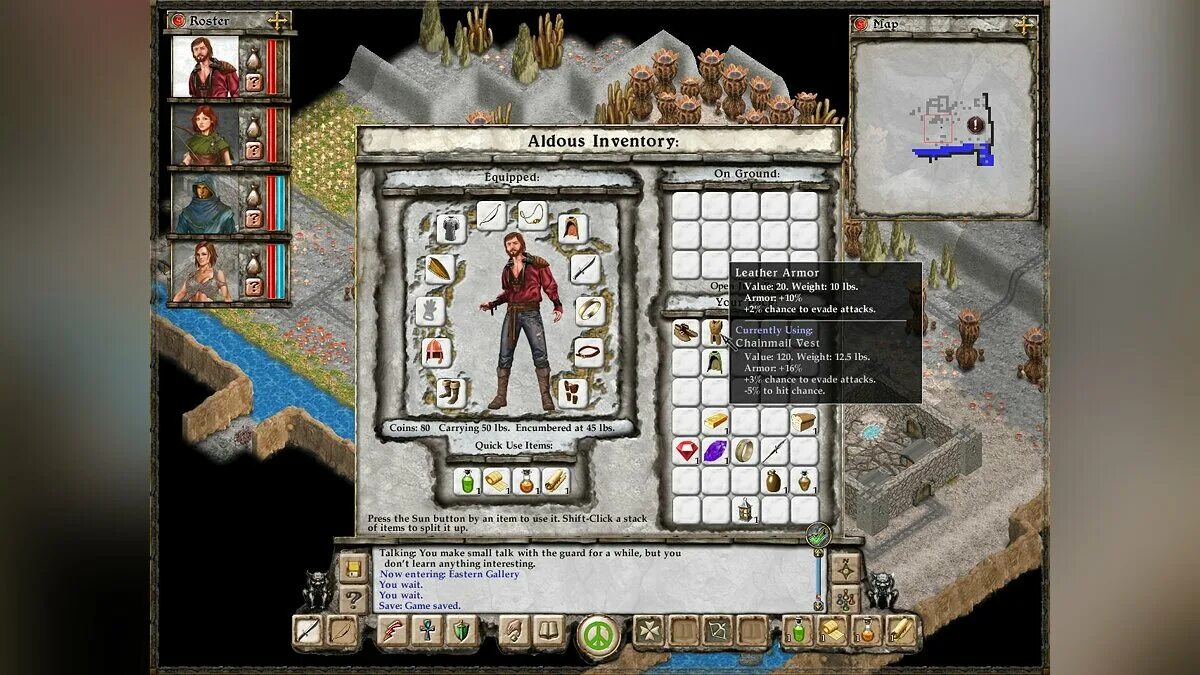Choose the equipped leather belt slot
This screenshot has width=1200, height=675.
588,352
